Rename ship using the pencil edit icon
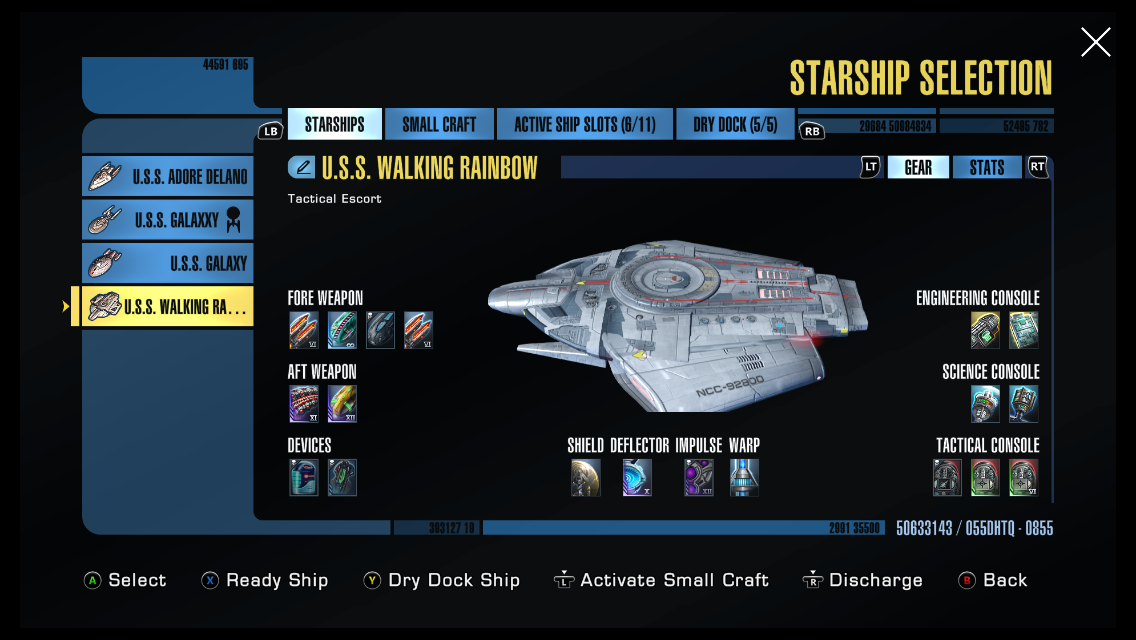This screenshot has height=640, width=1136. tap(302, 167)
